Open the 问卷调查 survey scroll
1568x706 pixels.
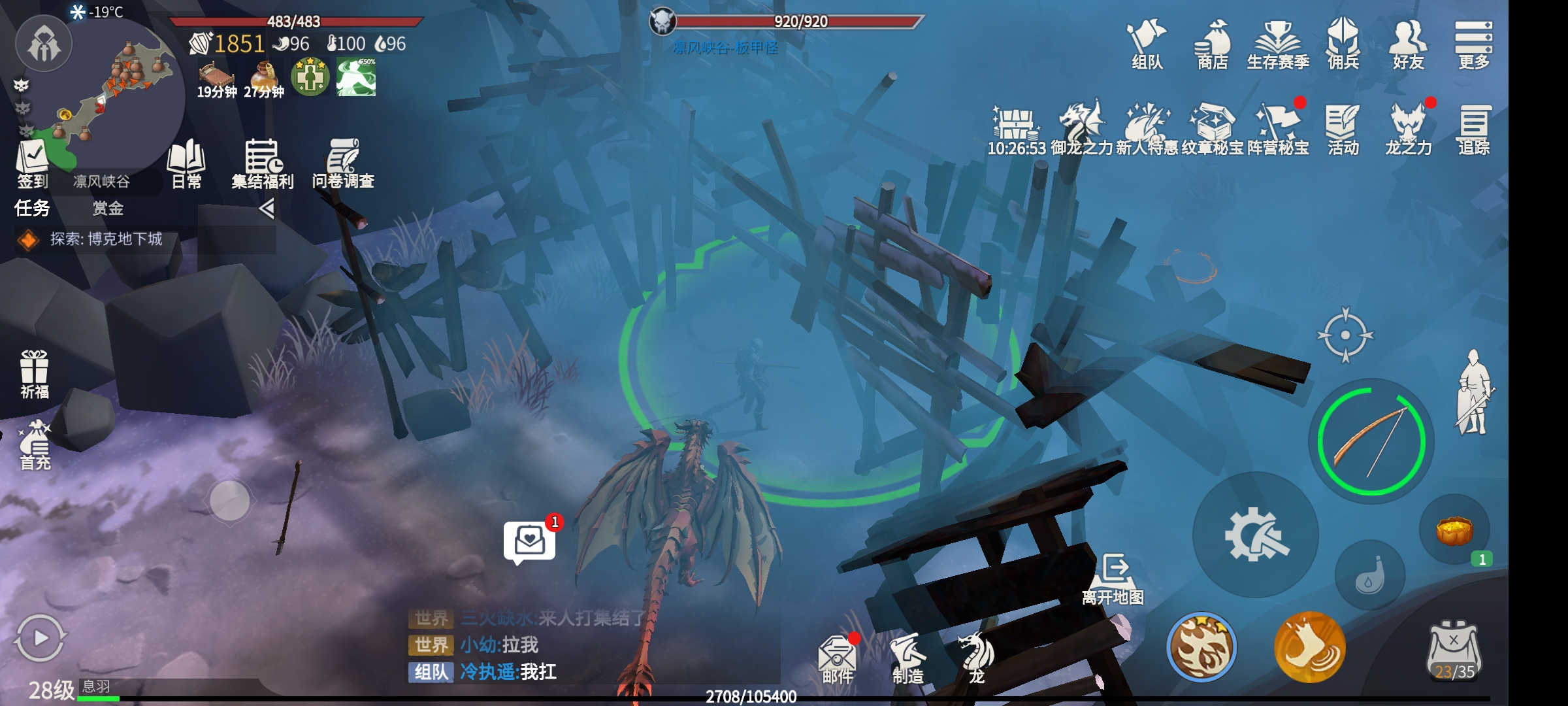coord(343,163)
